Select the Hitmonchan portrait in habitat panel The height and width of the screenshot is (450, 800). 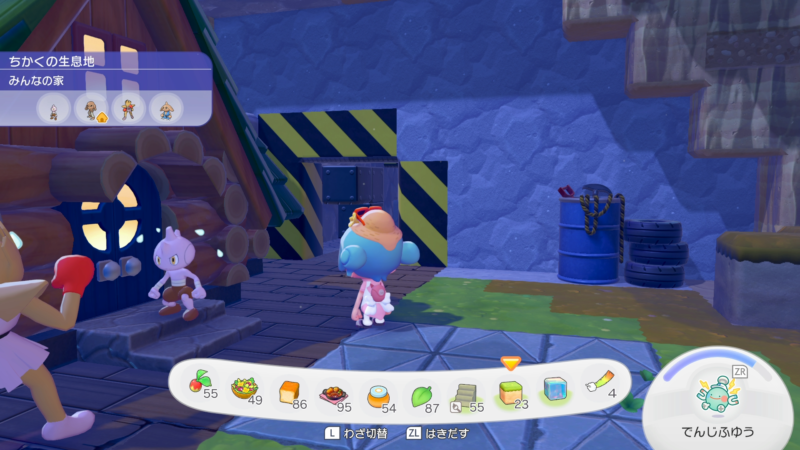click(128, 107)
